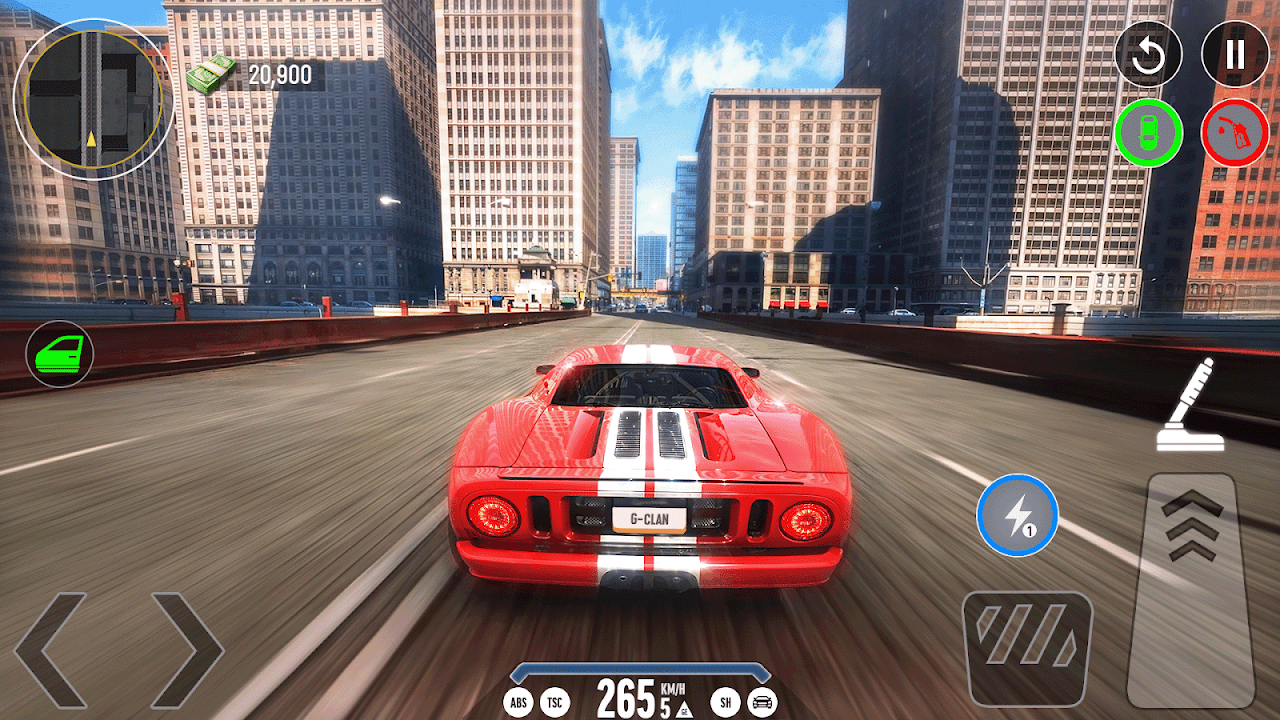Hit the brake pedal
This screenshot has height=720, width=1280.
click(1027, 649)
